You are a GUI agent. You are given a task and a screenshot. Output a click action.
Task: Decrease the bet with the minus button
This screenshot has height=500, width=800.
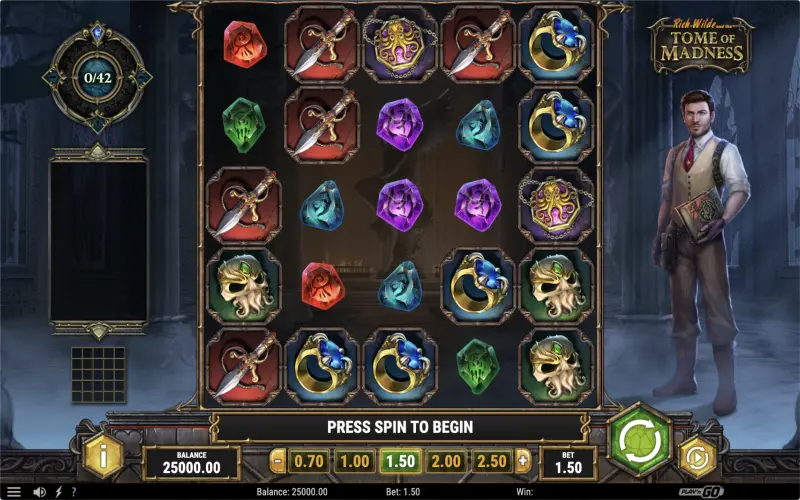[278, 462]
